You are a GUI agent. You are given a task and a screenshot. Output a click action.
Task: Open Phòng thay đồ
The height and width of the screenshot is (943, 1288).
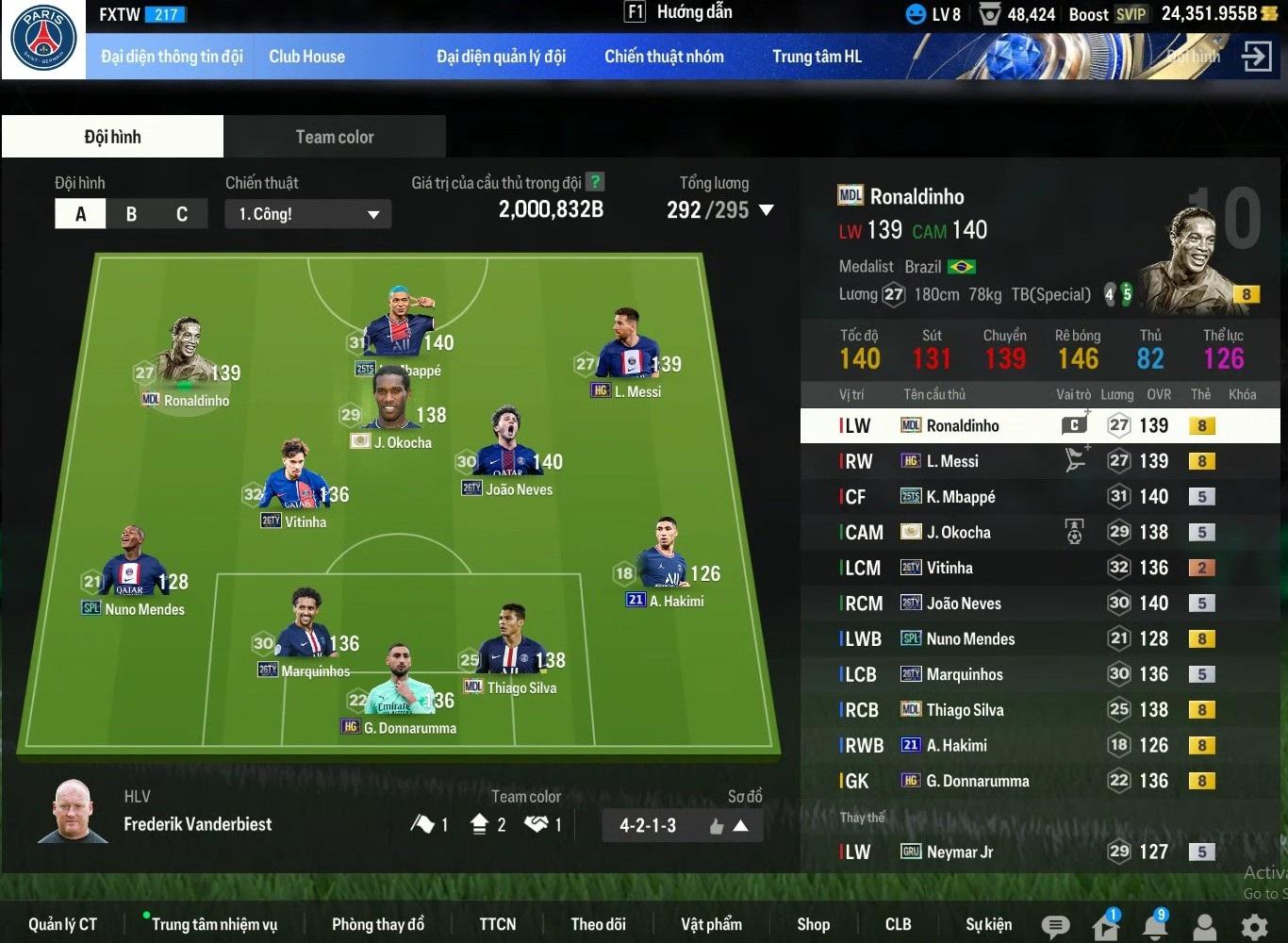377,924
